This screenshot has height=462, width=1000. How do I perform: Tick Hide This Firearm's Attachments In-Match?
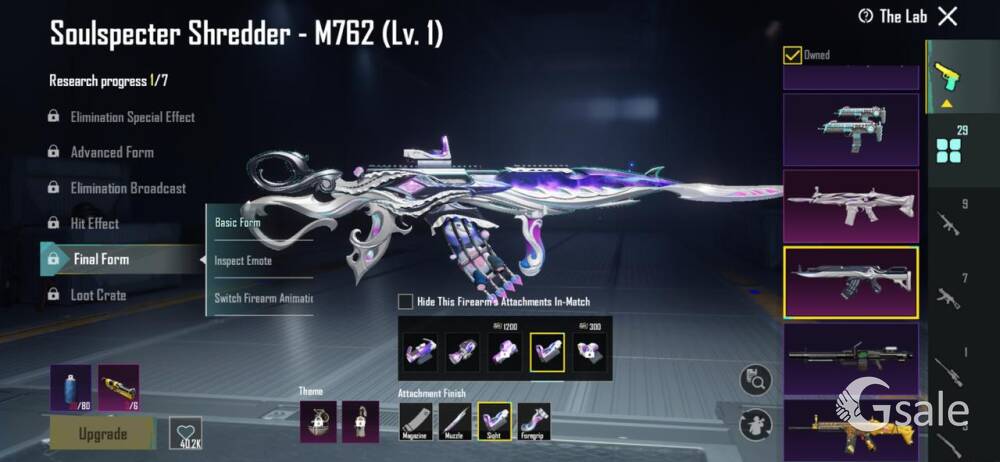405,301
